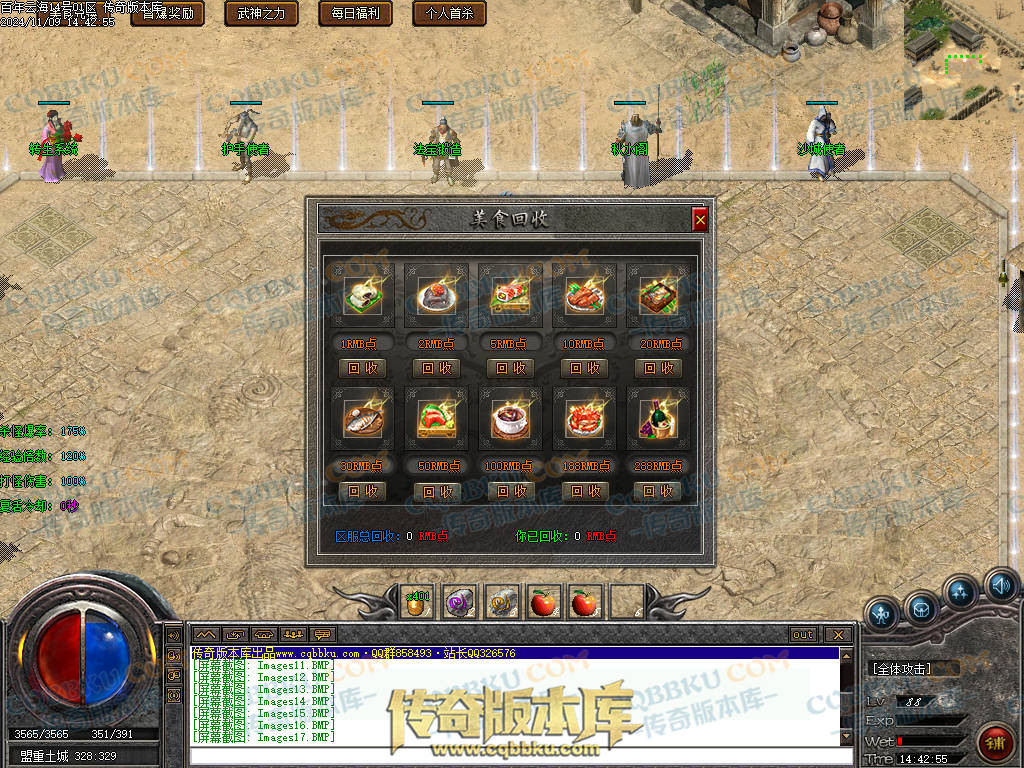Open the 个人首杀 menu
Image resolution: width=1024 pixels, height=768 pixels.
[x=450, y=14]
